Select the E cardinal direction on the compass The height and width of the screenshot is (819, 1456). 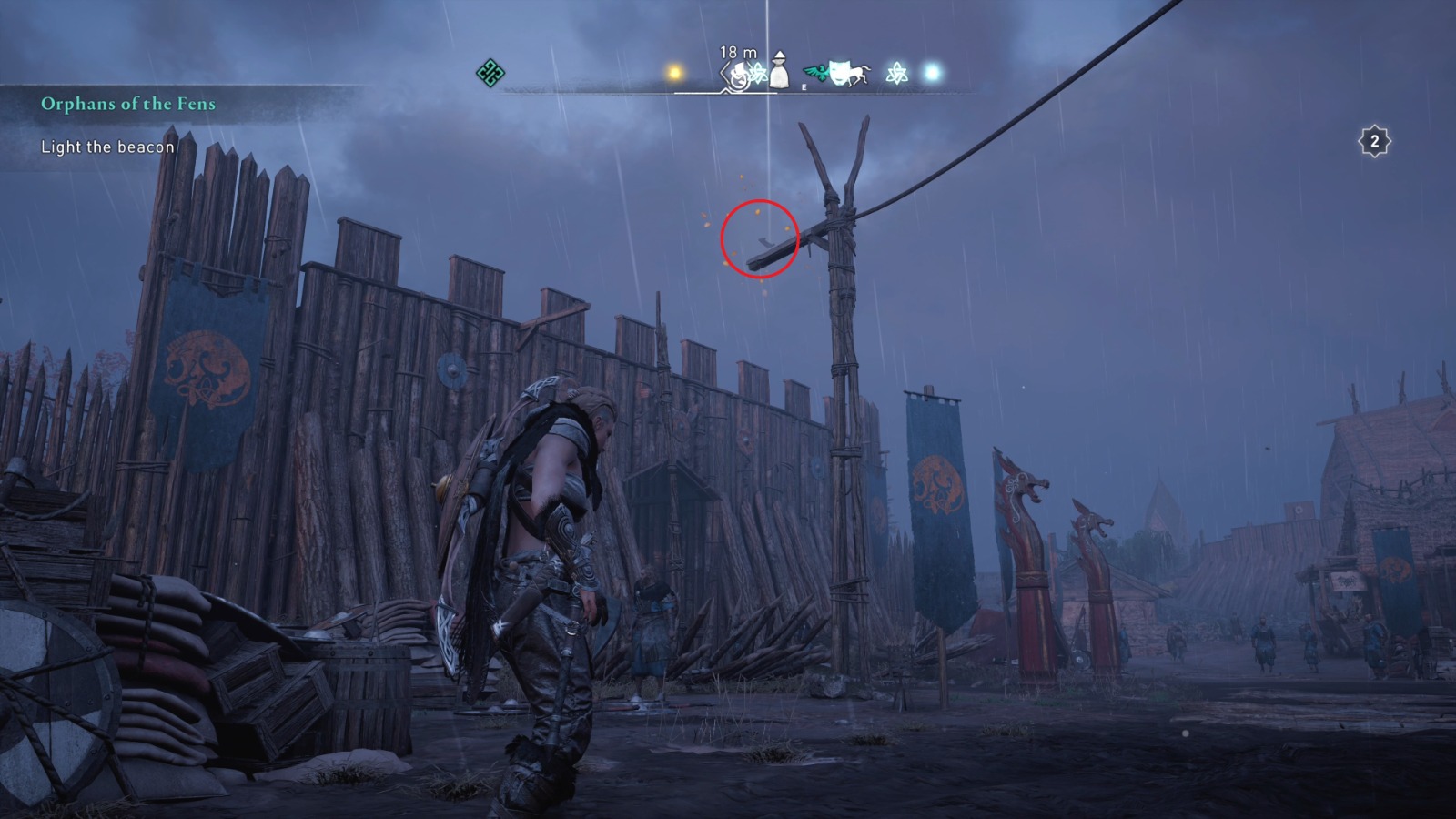click(804, 88)
